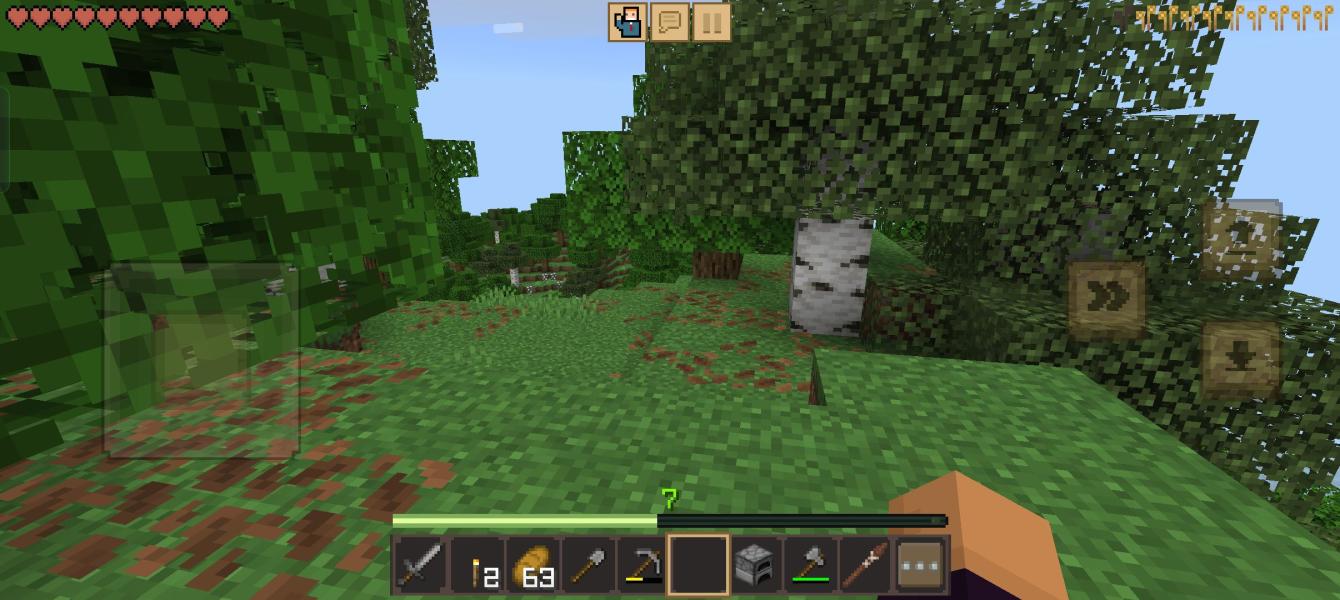The image size is (1340, 600).
Task: Select the torch stack hotbar slot
Action: 475,567
